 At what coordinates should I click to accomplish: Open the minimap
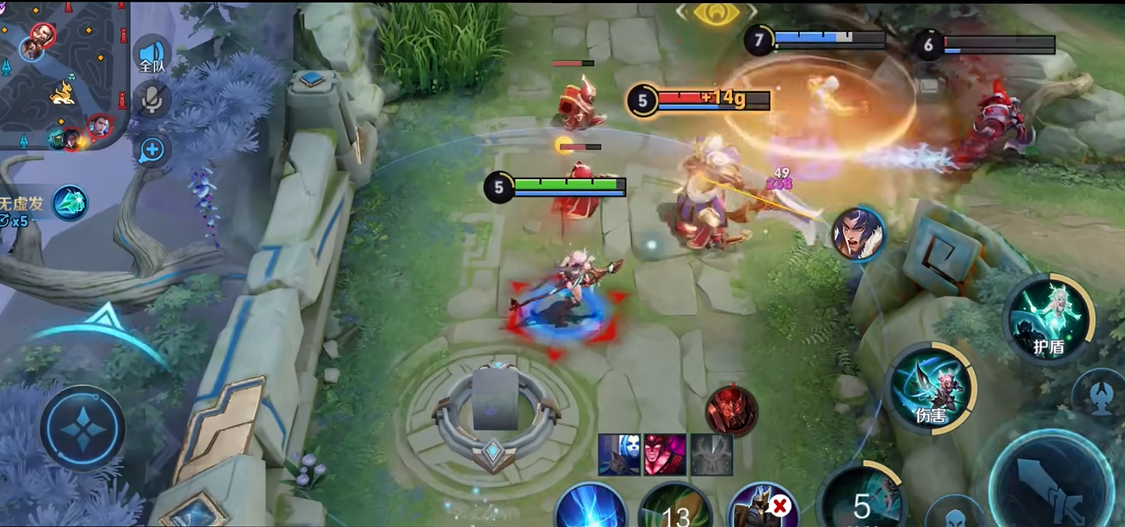(62, 75)
